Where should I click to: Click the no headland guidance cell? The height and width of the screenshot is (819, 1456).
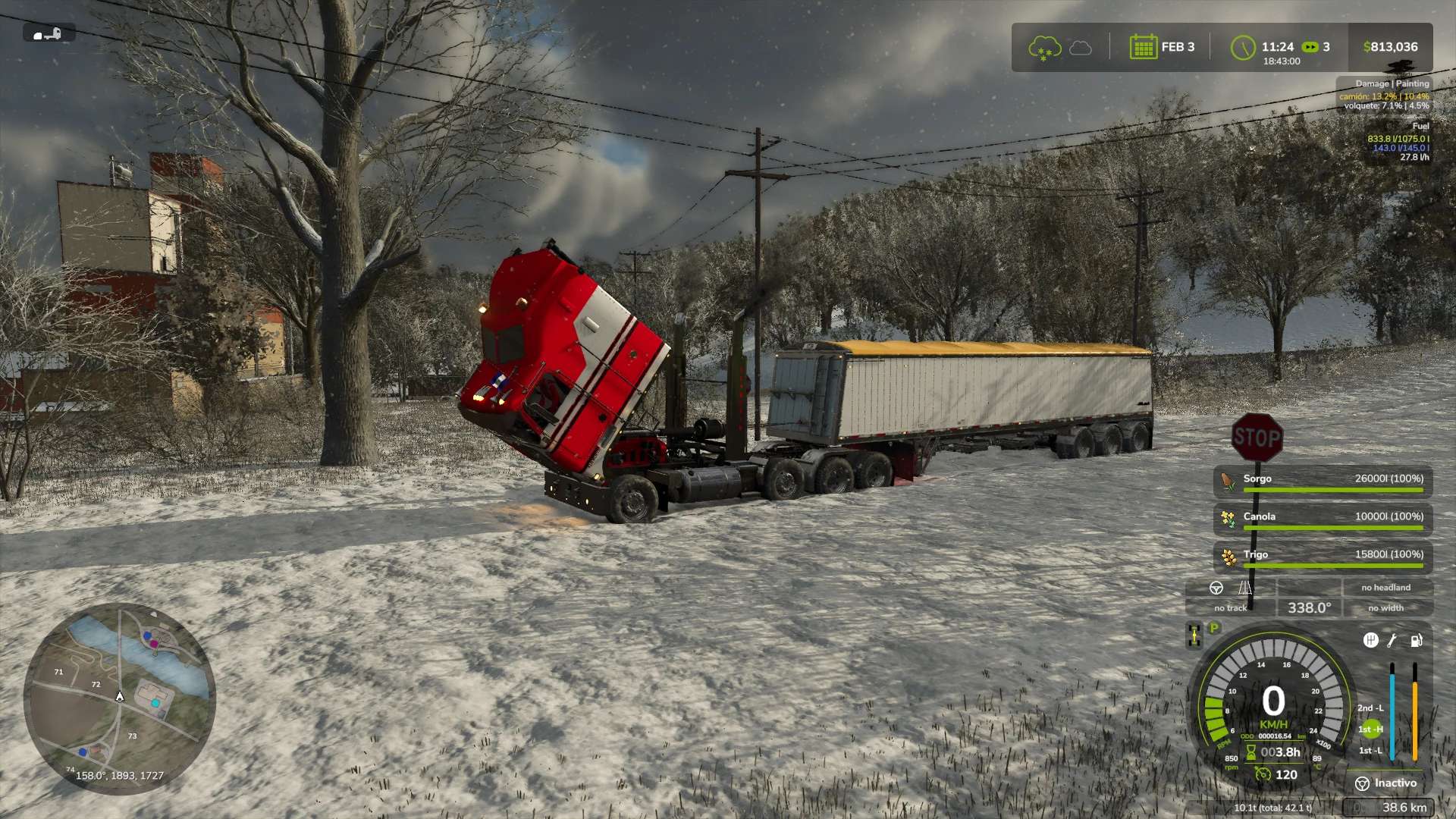[1385, 588]
